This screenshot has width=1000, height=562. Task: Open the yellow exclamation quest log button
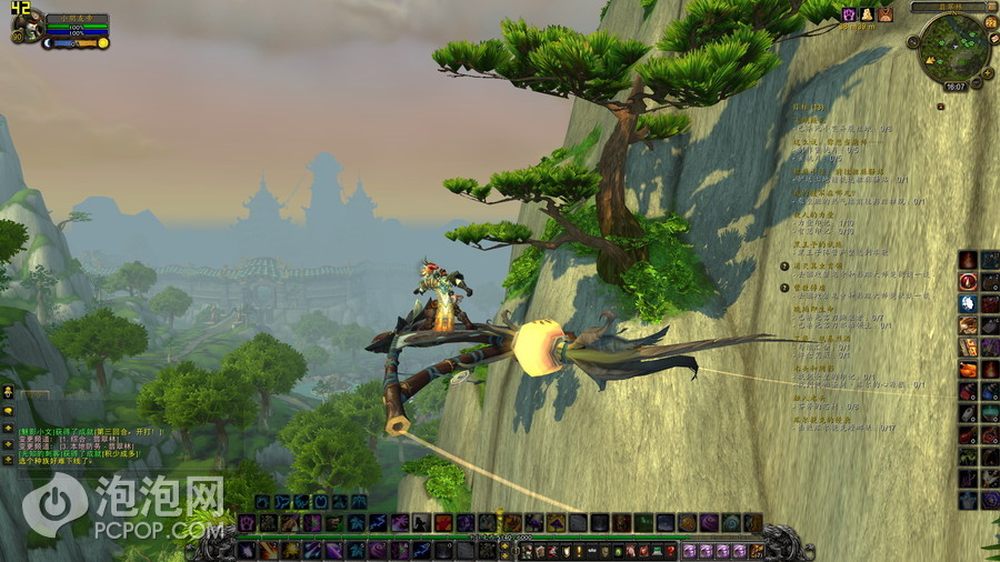(x=578, y=551)
